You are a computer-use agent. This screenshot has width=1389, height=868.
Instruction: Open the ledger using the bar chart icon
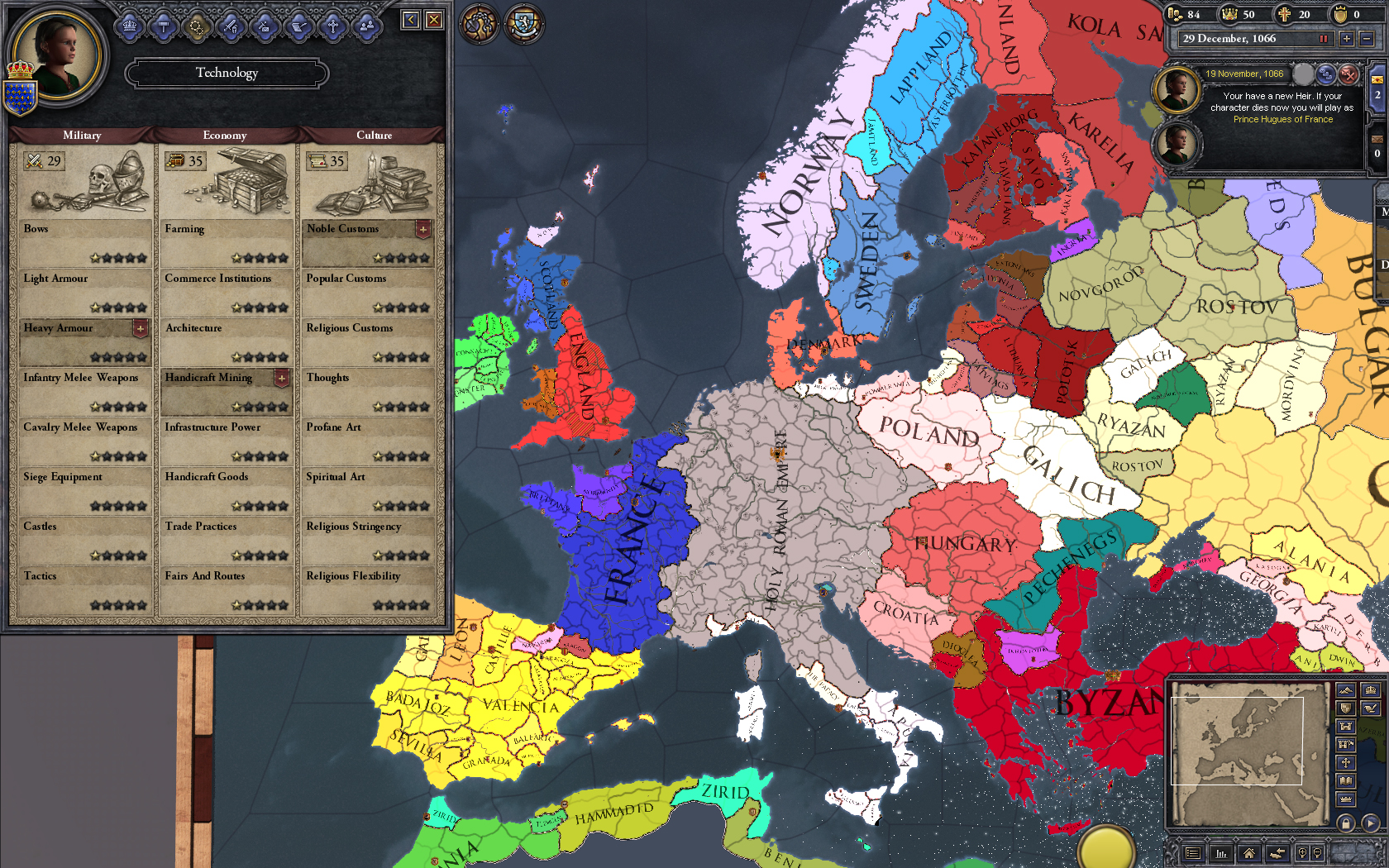tap(1221, 853)
